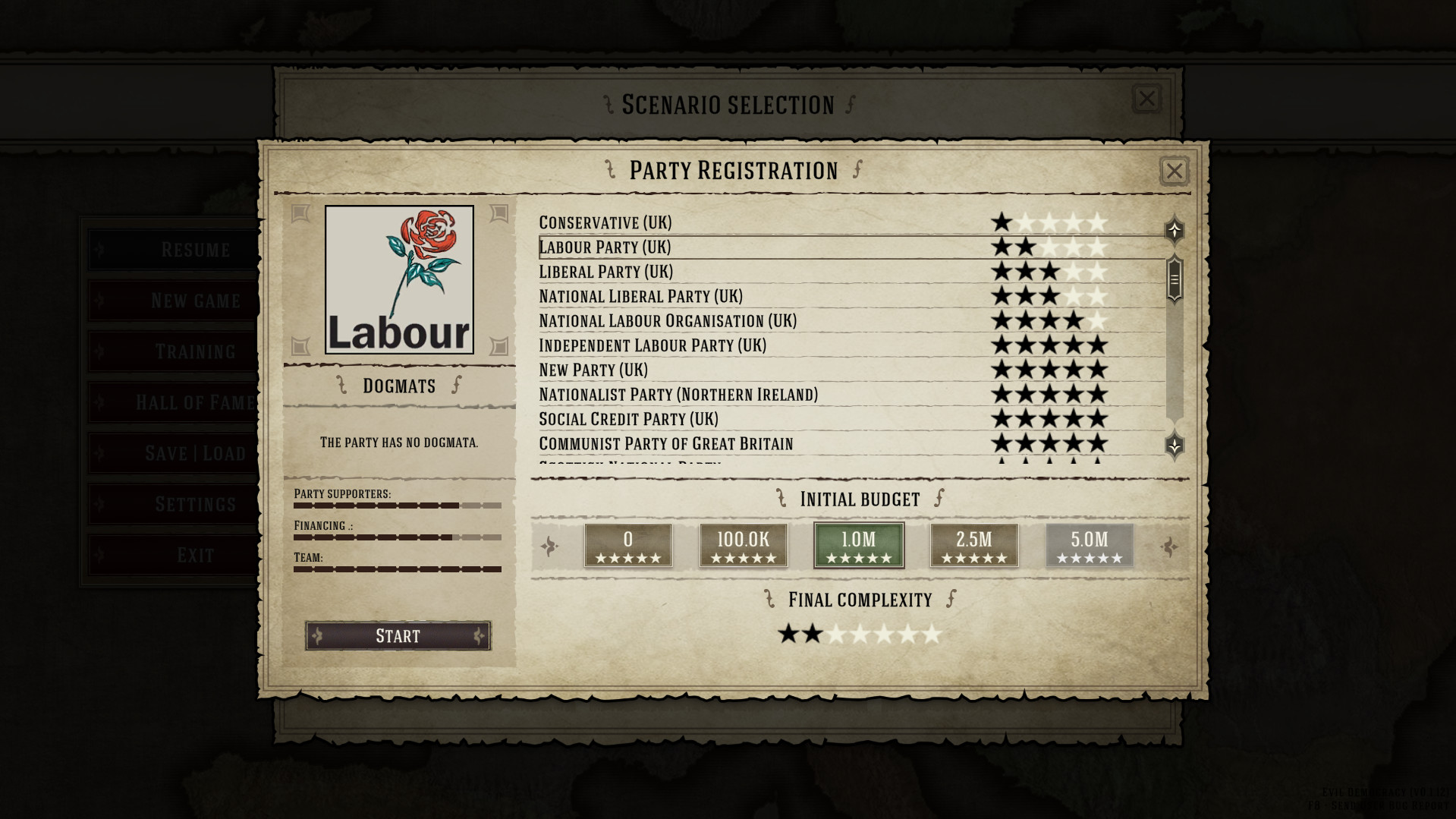The image size is (1456, 819).
Task: Select Communist Party of Great Britain
Action: point(665,443)
